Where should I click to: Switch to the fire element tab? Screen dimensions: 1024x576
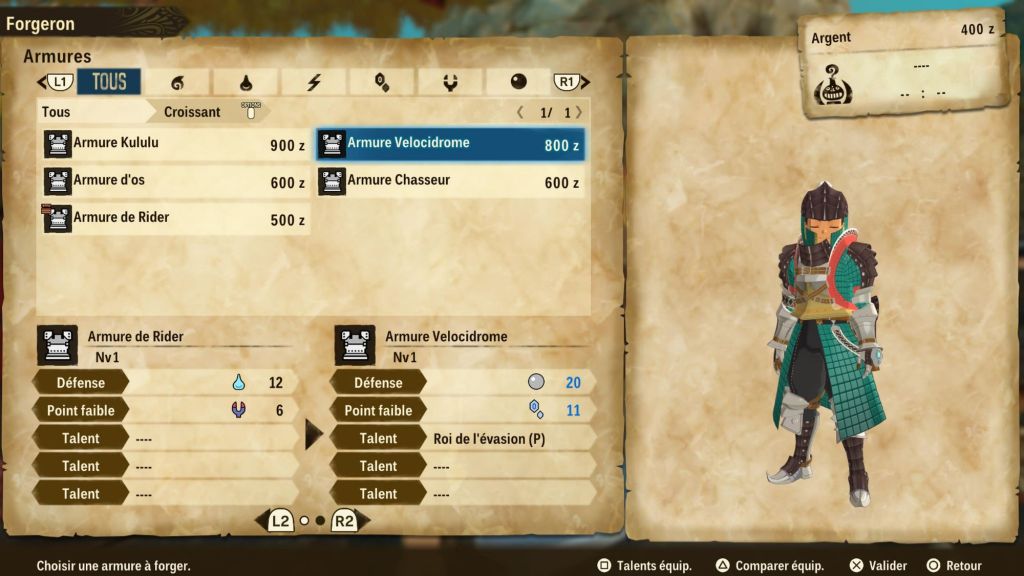[x=178, y=82]
